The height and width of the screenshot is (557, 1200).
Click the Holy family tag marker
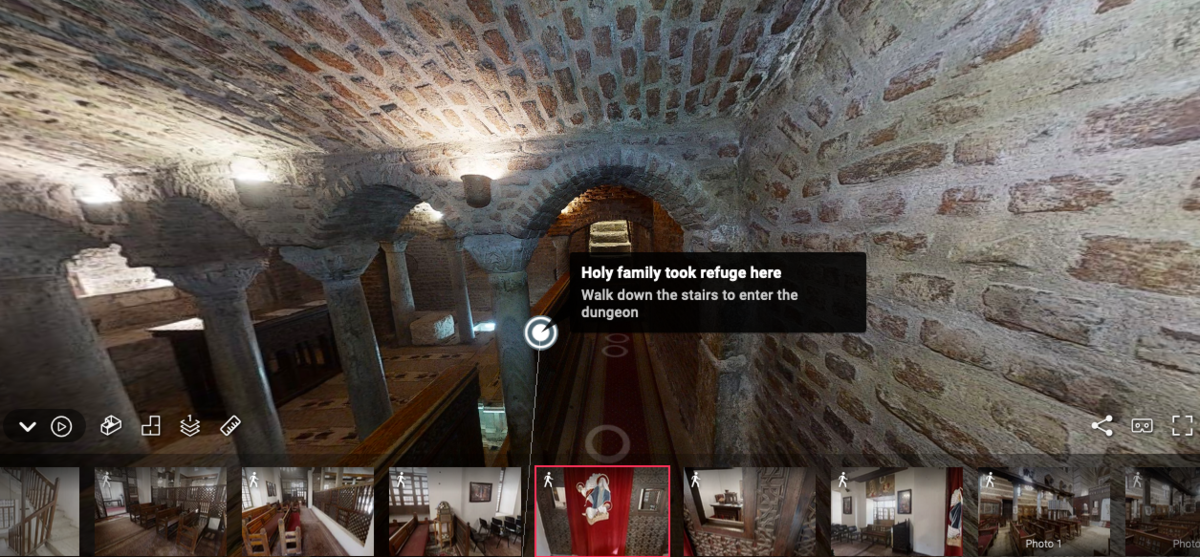point(540,332)
